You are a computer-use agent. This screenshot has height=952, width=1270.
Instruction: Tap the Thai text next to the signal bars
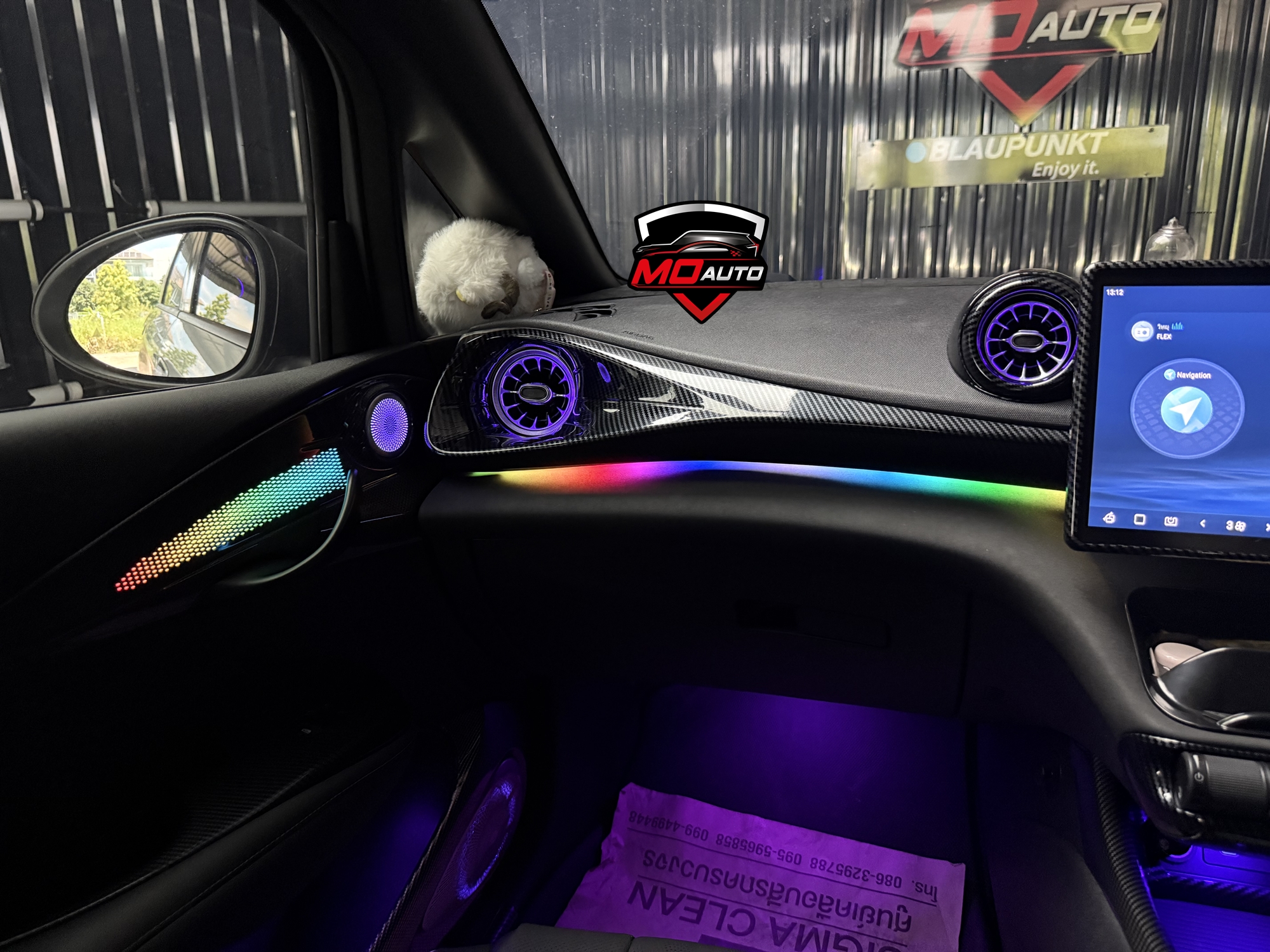point(1163,326)
